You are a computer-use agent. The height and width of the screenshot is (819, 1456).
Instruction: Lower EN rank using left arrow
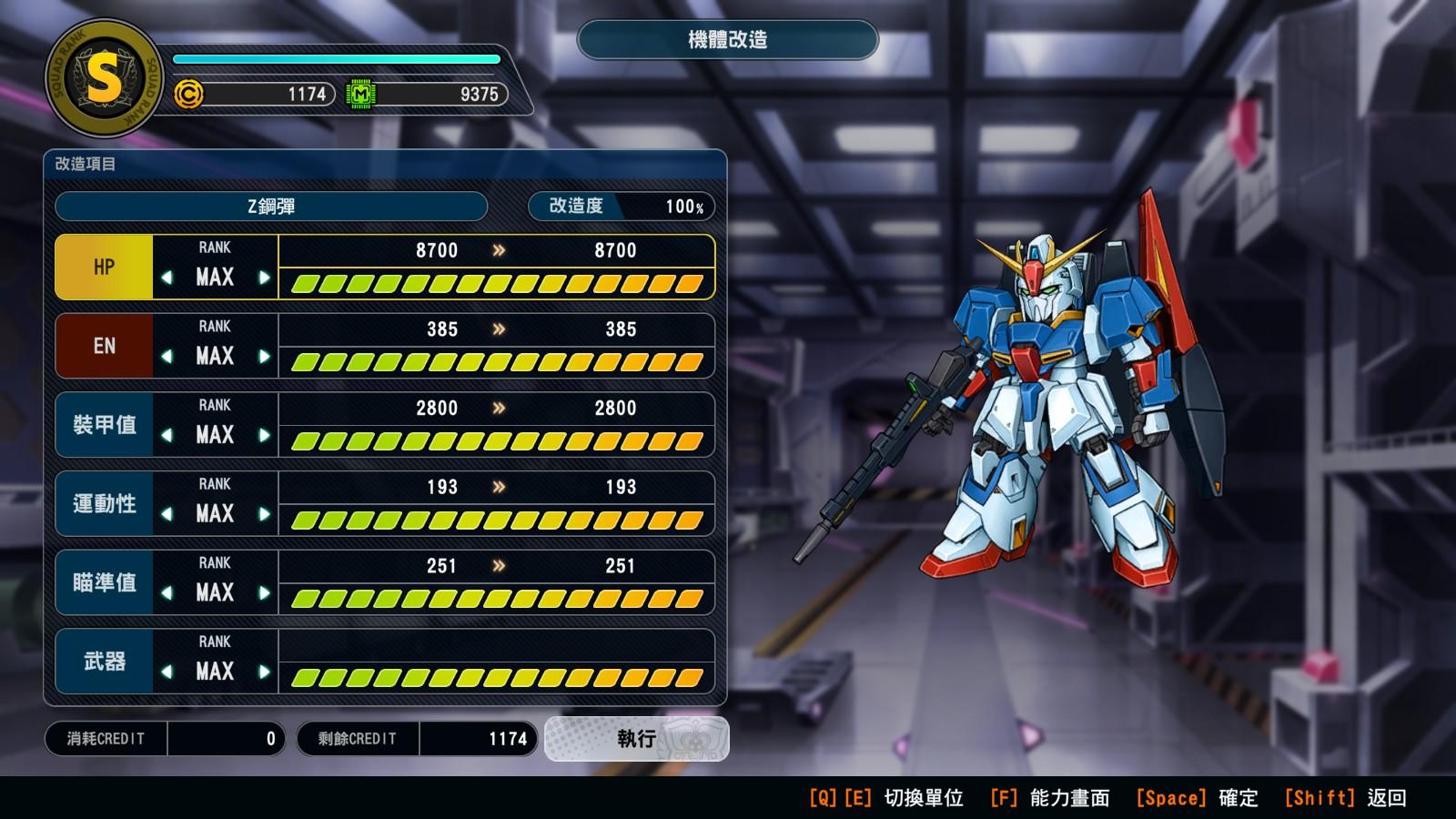pyautogui.click(x=167, y=357)
